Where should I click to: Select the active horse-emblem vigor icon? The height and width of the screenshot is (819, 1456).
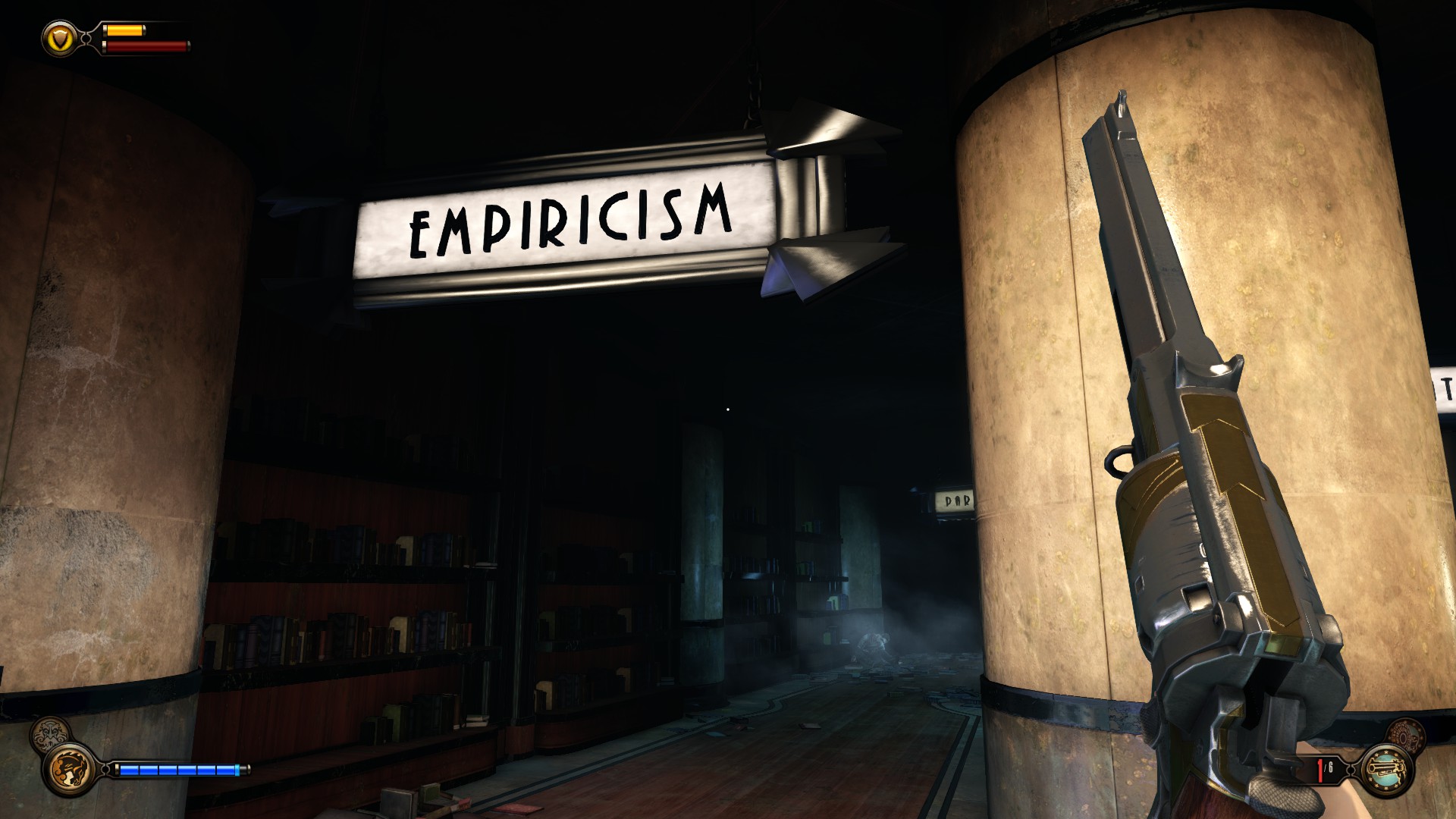[x=70, y=770]
